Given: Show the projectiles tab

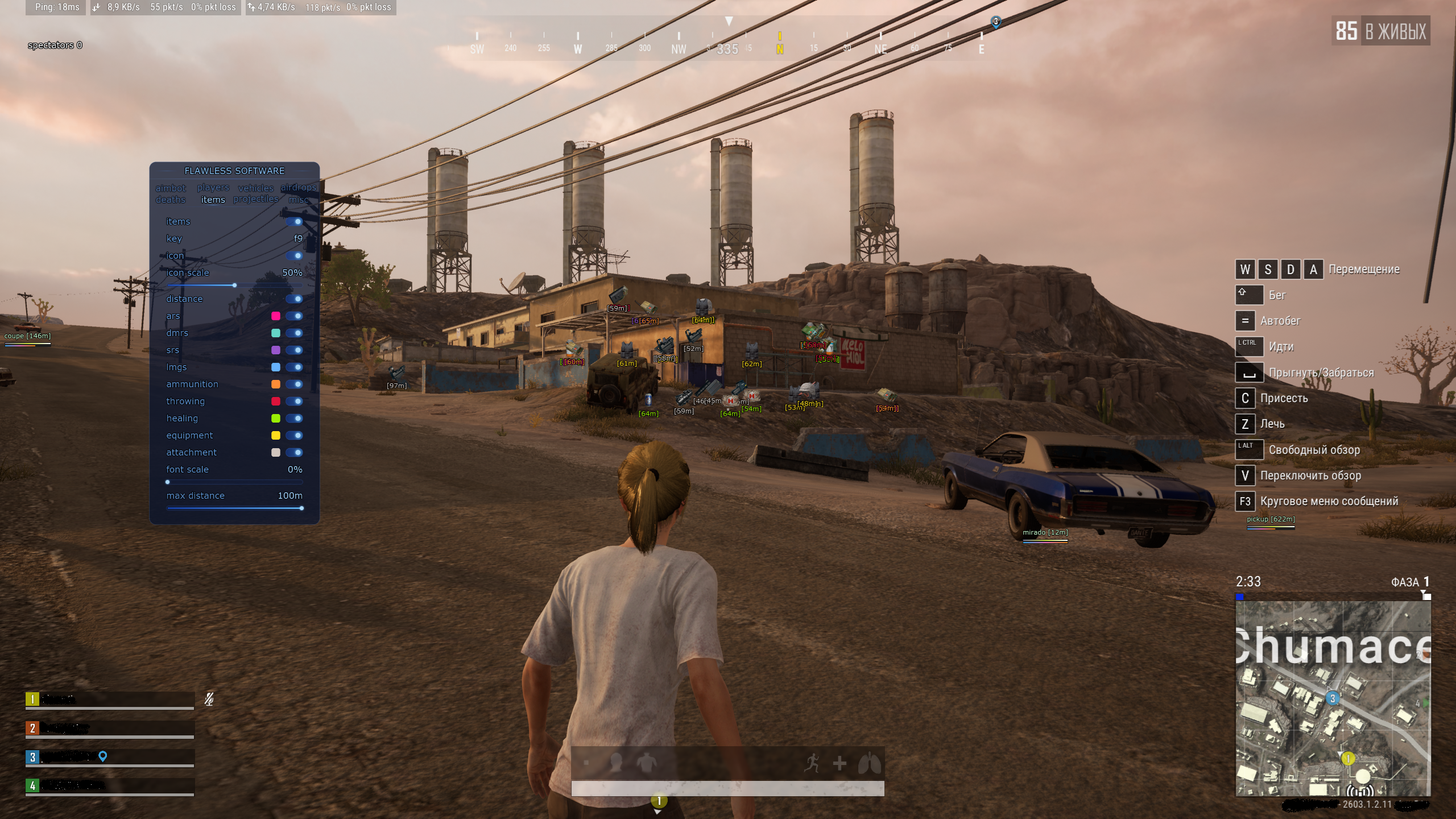Looking at the screenshot, I should [255, 199].
